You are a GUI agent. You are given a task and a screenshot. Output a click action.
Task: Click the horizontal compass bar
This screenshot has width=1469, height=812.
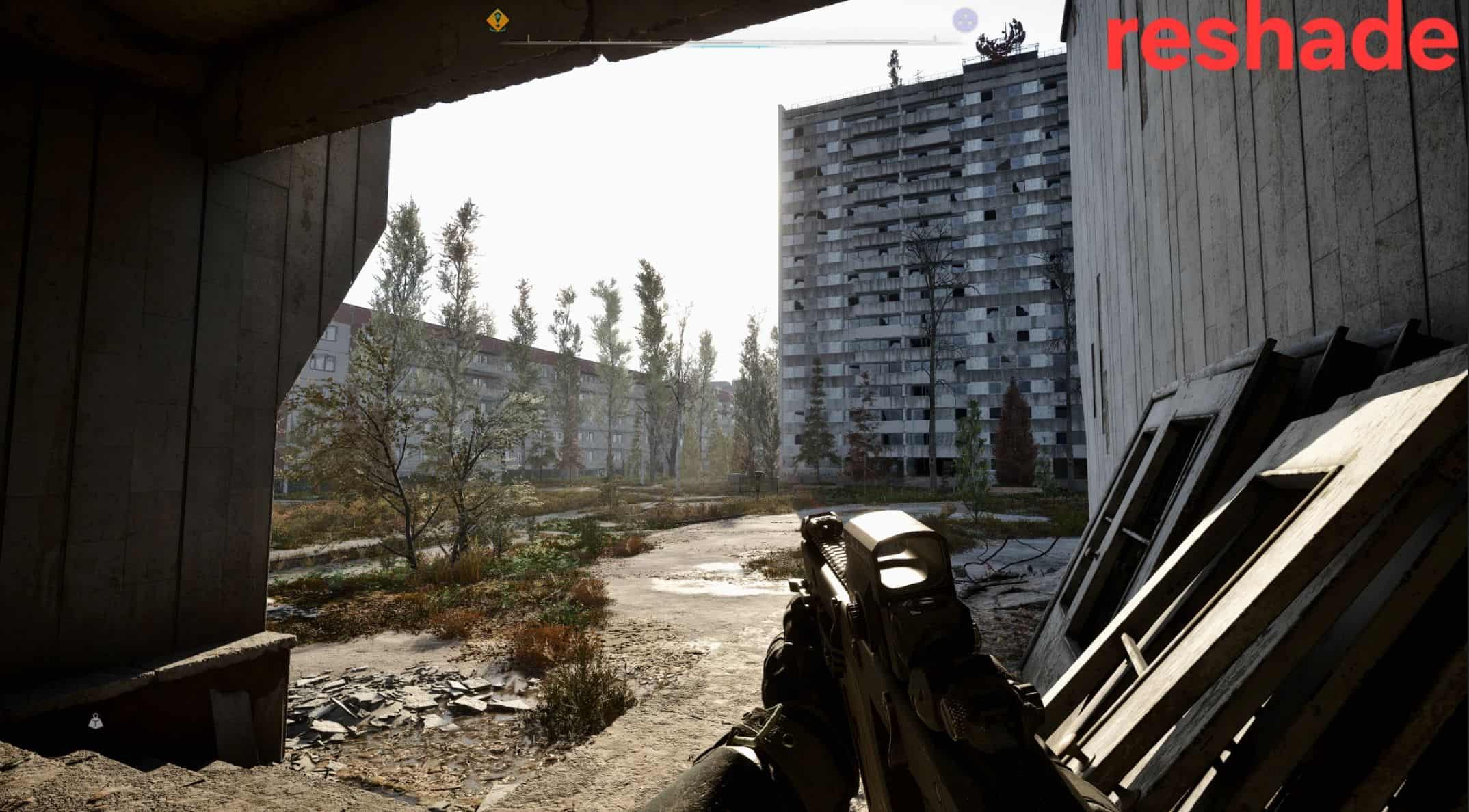732,42
